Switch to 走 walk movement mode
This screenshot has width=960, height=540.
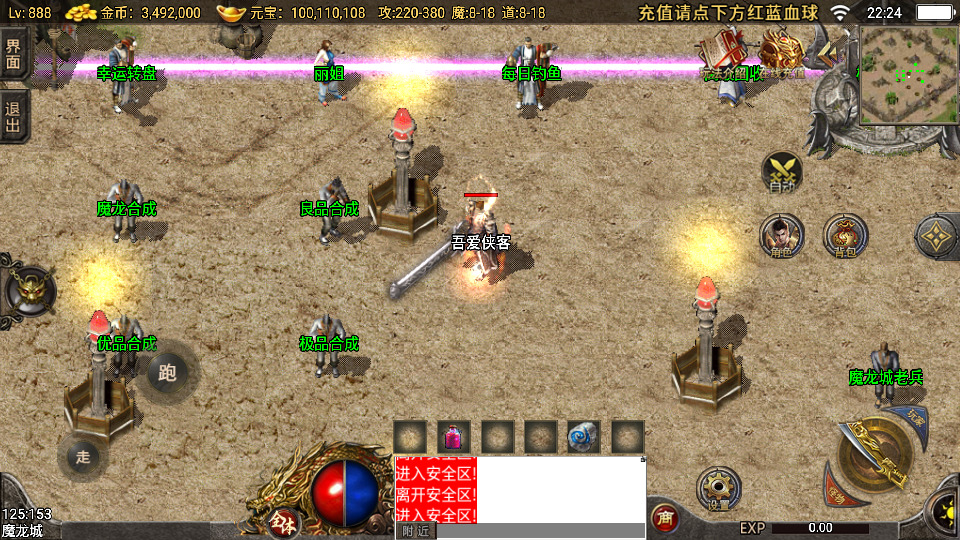click(x=83, y=457)
